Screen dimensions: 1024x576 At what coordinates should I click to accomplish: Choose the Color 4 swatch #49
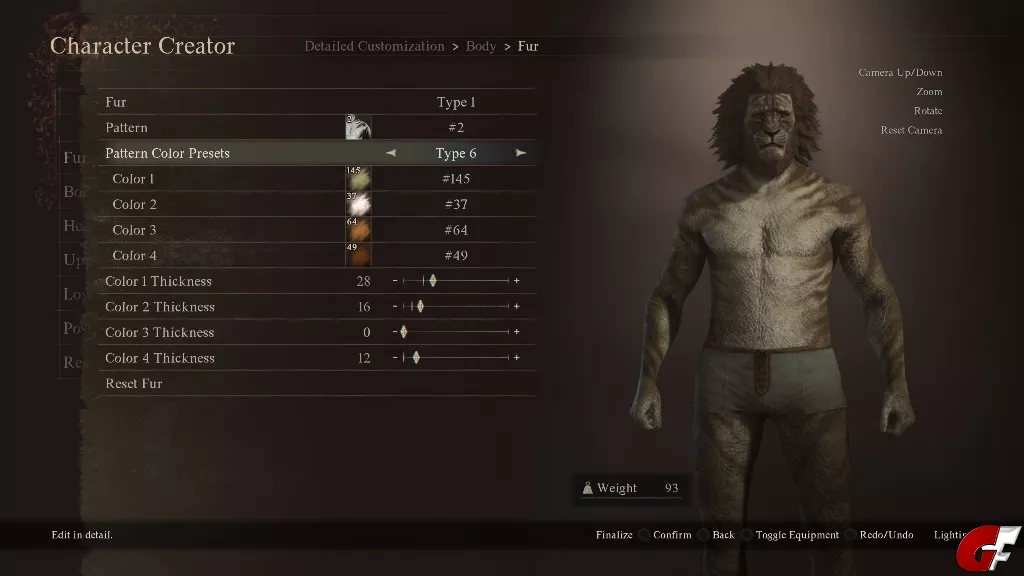[x=358, y=255]
